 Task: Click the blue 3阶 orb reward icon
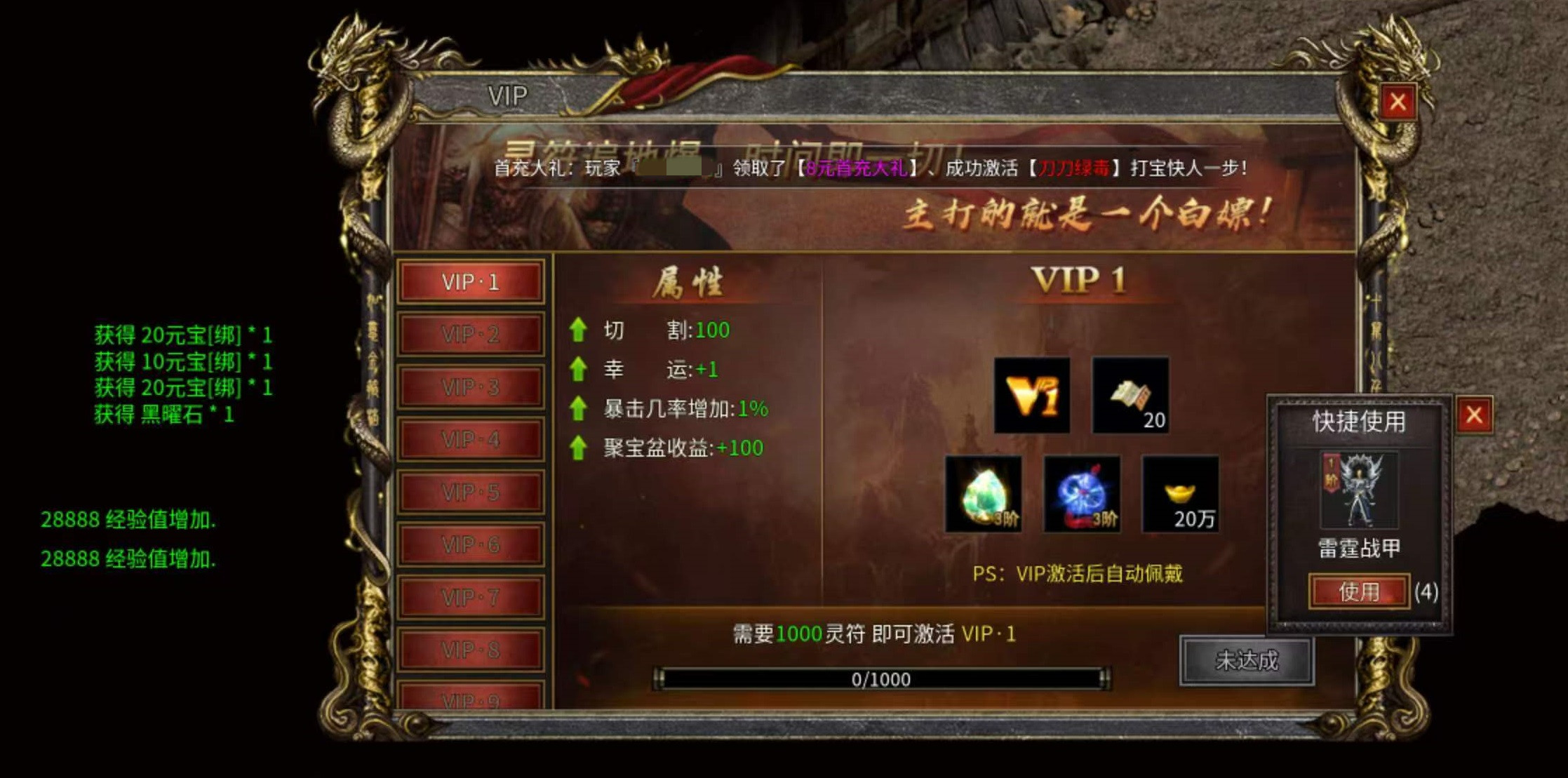[1080, 495]
